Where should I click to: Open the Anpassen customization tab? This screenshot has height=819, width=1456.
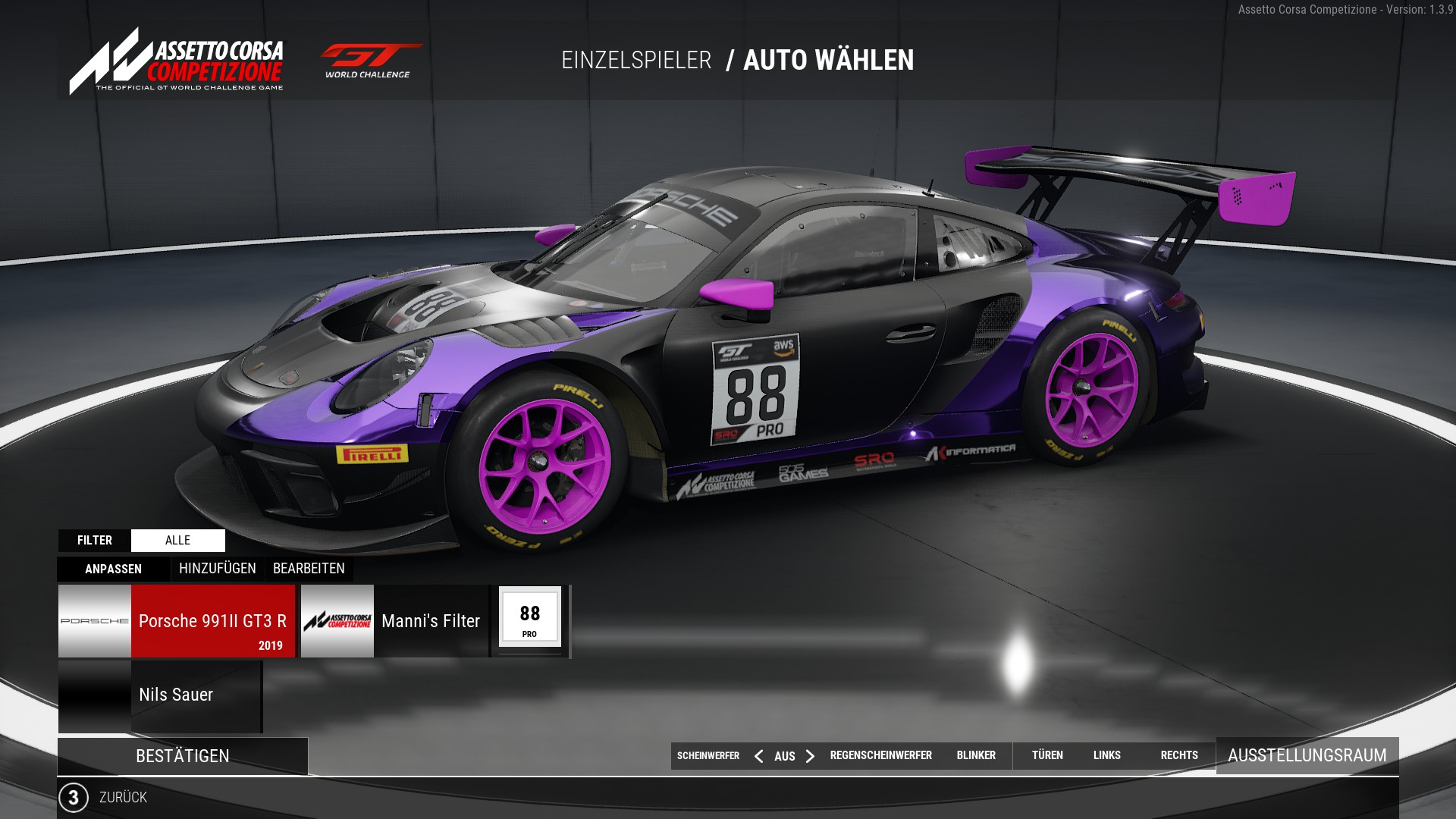(x=114, y=569)
